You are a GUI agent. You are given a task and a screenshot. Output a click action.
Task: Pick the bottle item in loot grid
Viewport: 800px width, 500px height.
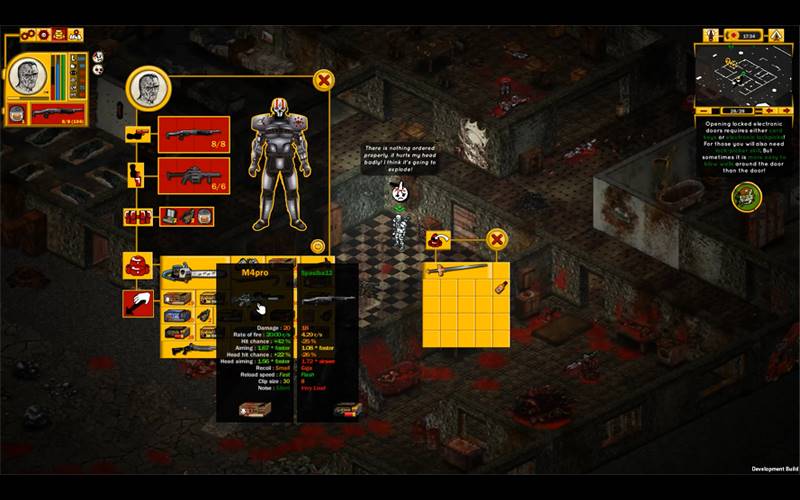click(499, 287)
